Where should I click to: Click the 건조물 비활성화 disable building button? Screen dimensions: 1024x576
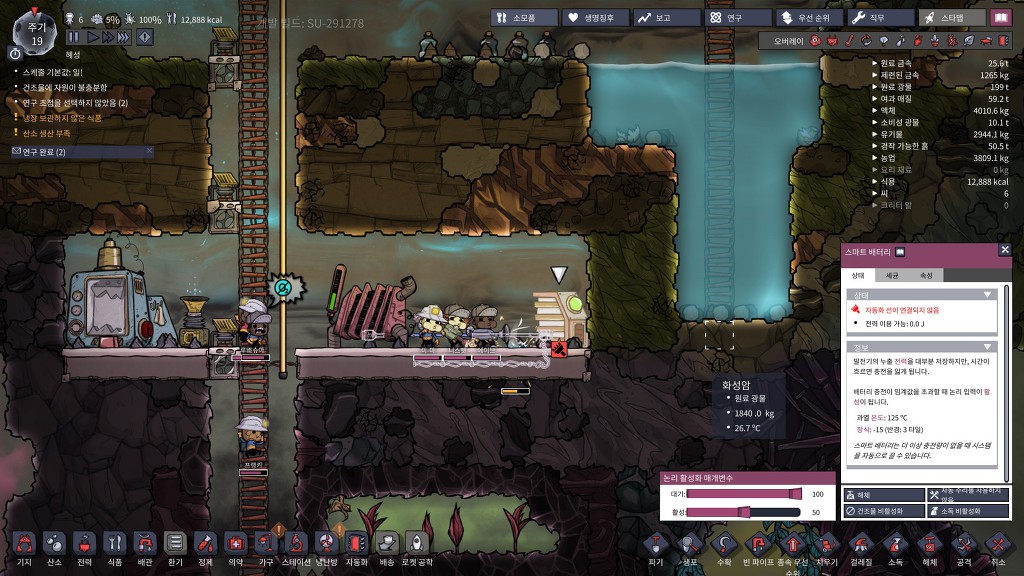(884, 511)
